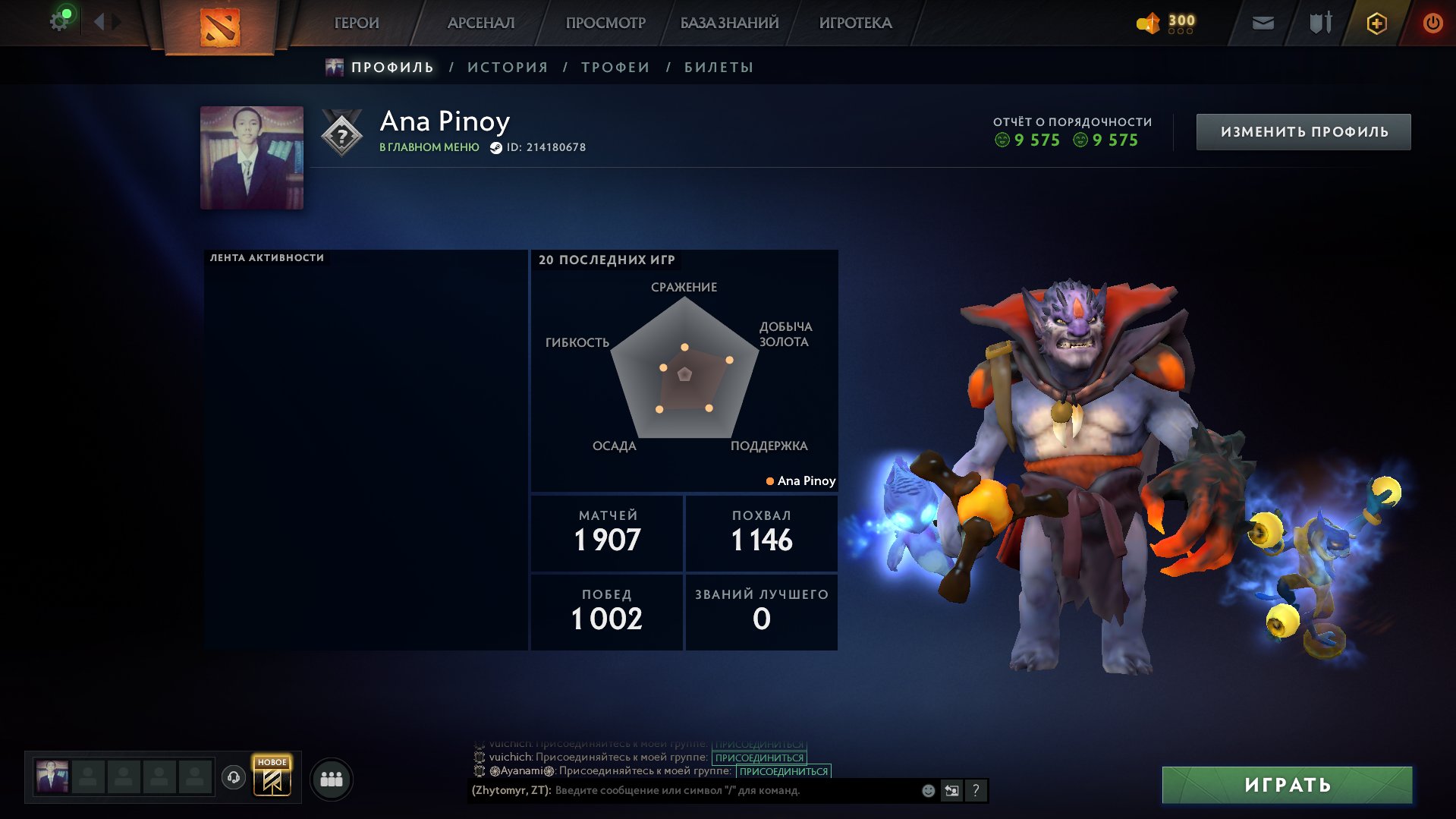Open the mail notifications envelope icon

(1262, 23)
